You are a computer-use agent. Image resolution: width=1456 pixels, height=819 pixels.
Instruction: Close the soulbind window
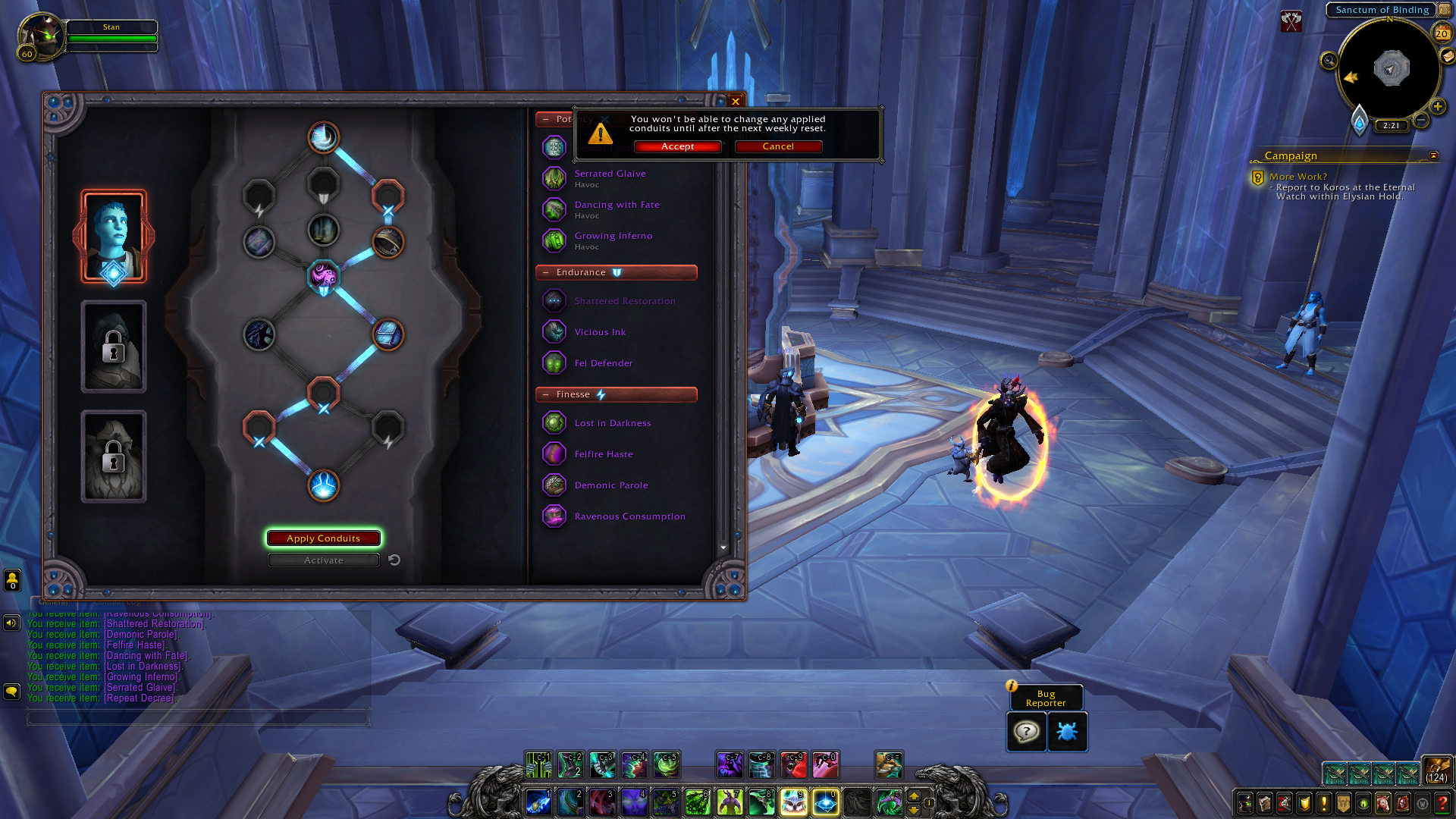tap(736, 102)
